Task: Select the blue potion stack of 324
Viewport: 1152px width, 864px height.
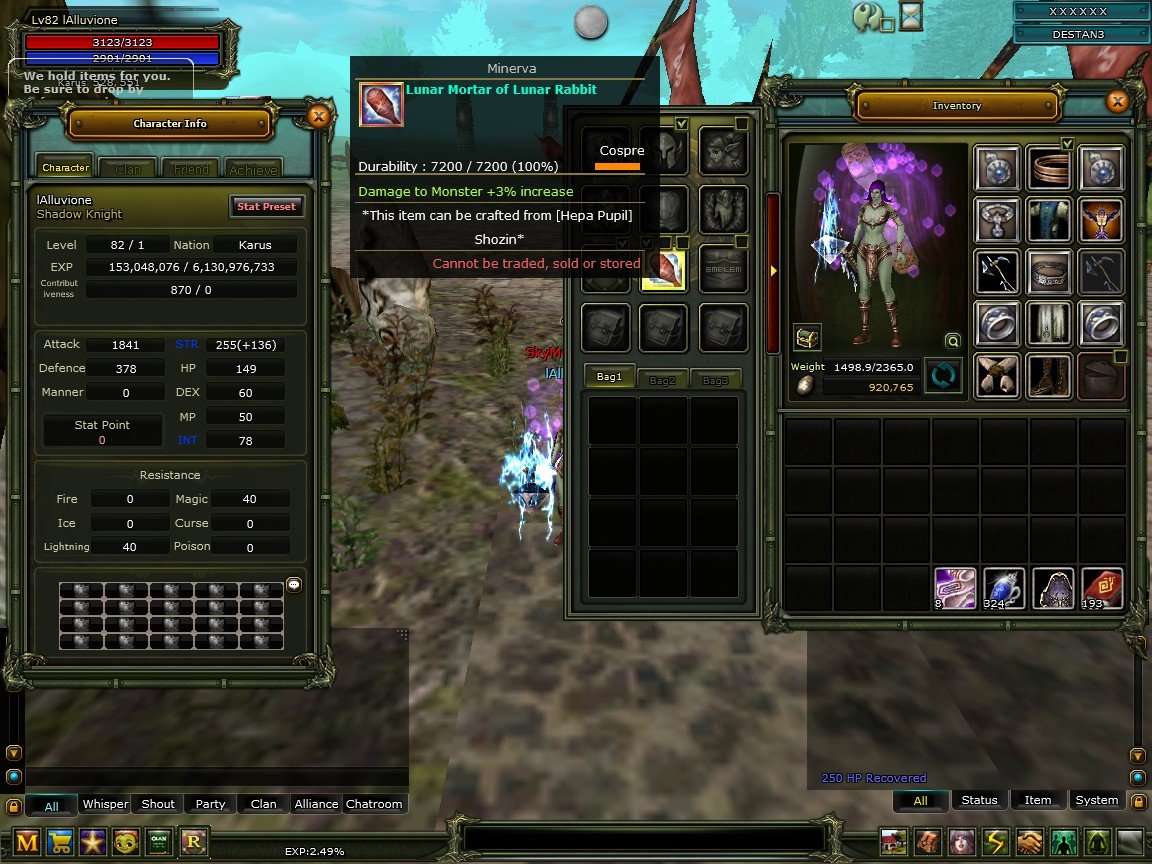Action: tap(1002, 588)
